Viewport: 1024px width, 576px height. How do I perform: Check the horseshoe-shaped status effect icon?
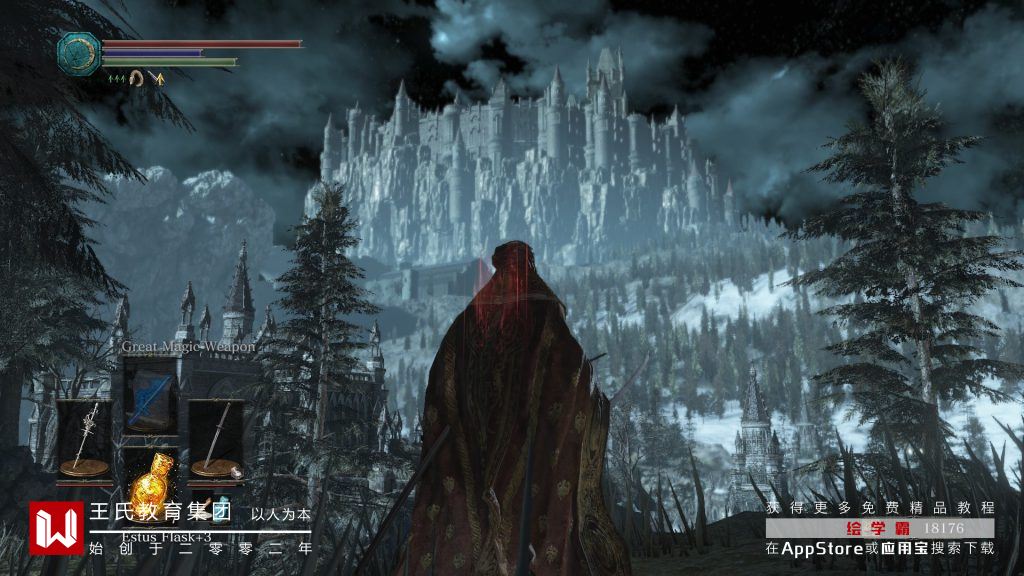(137, 78)
